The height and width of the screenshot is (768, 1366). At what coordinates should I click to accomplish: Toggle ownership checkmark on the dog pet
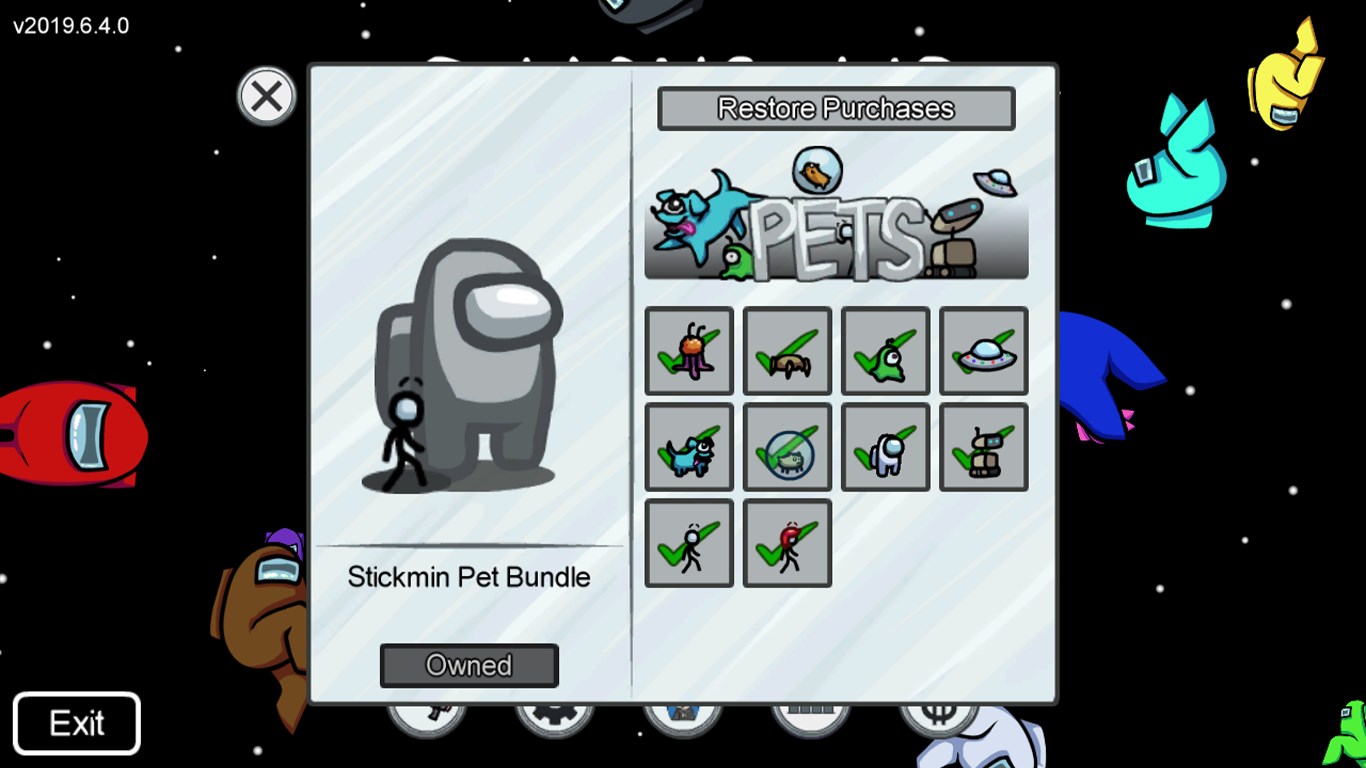pyautogui.click(x=688, y=447)
